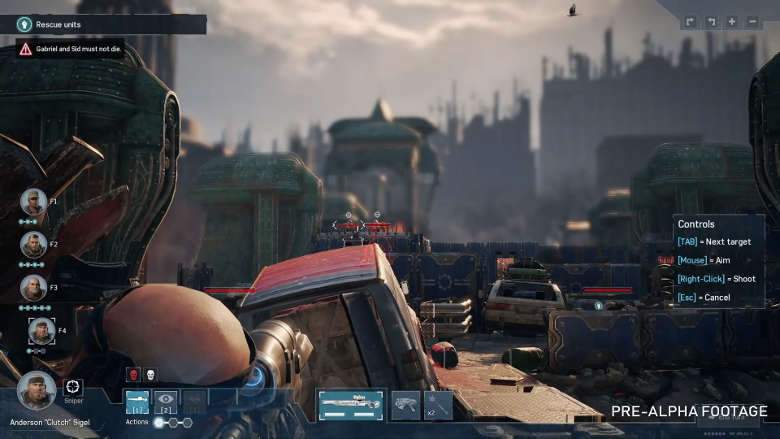Click the red skull status icon
Image resolution: width=780 pixels, height=439 pixels.
[x=133, y=374]
